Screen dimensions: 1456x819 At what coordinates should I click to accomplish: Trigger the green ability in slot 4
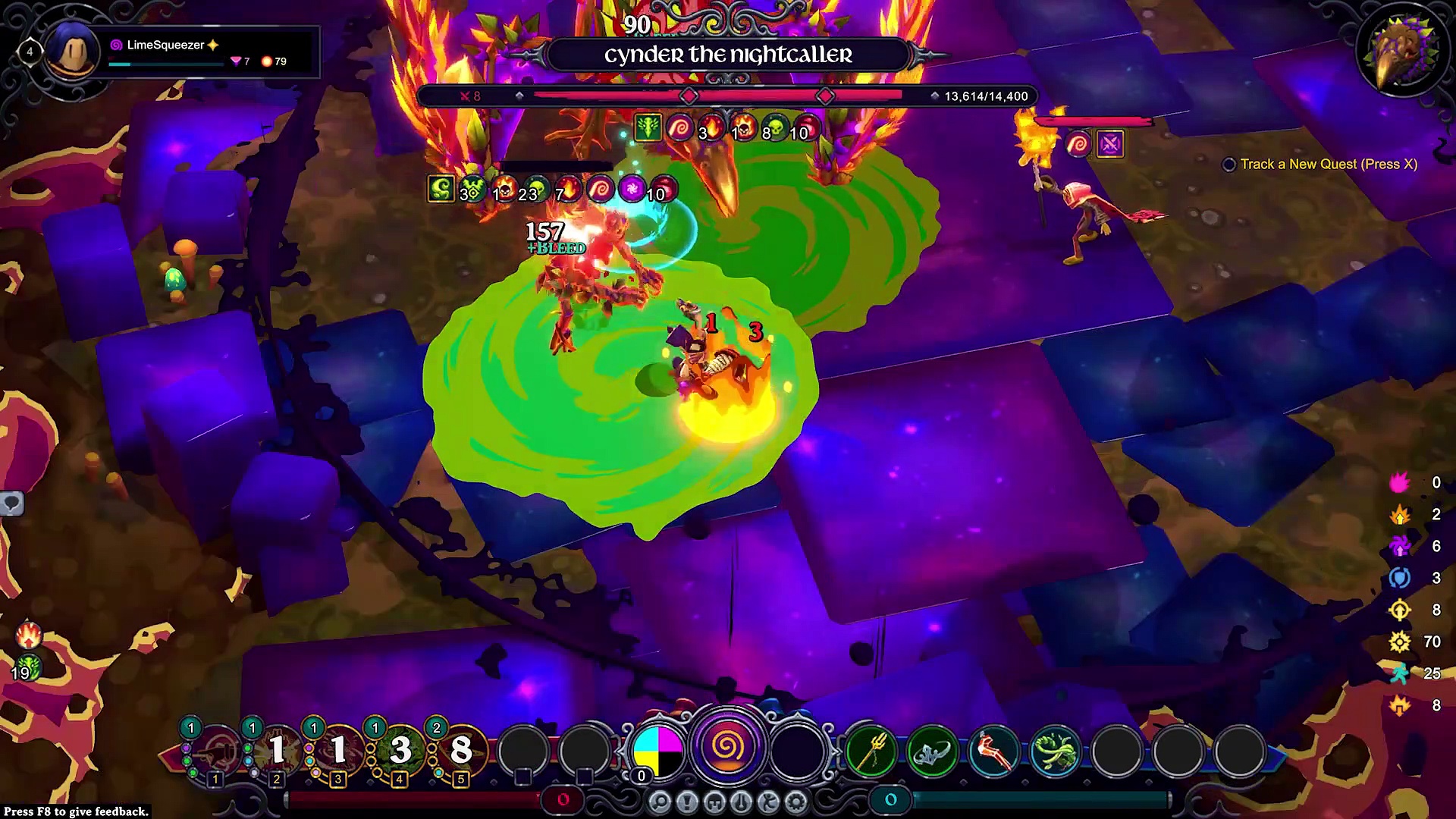tap(400, 751)
